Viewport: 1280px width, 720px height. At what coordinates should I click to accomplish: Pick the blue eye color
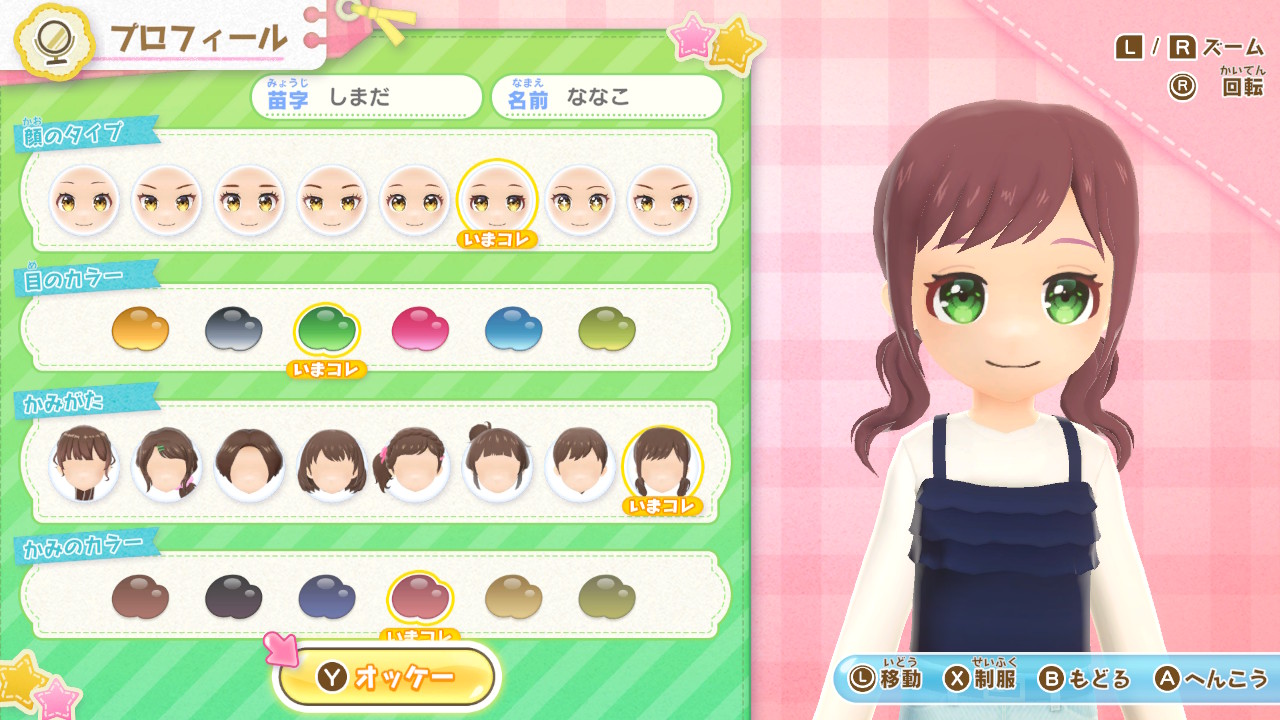513,329
